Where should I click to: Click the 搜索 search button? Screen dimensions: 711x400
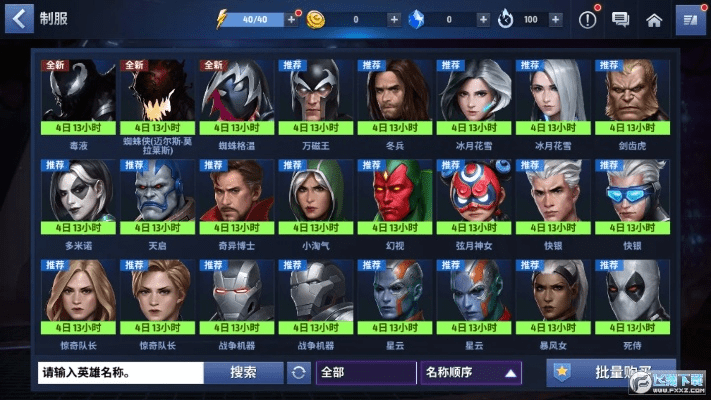coord(243,373)
